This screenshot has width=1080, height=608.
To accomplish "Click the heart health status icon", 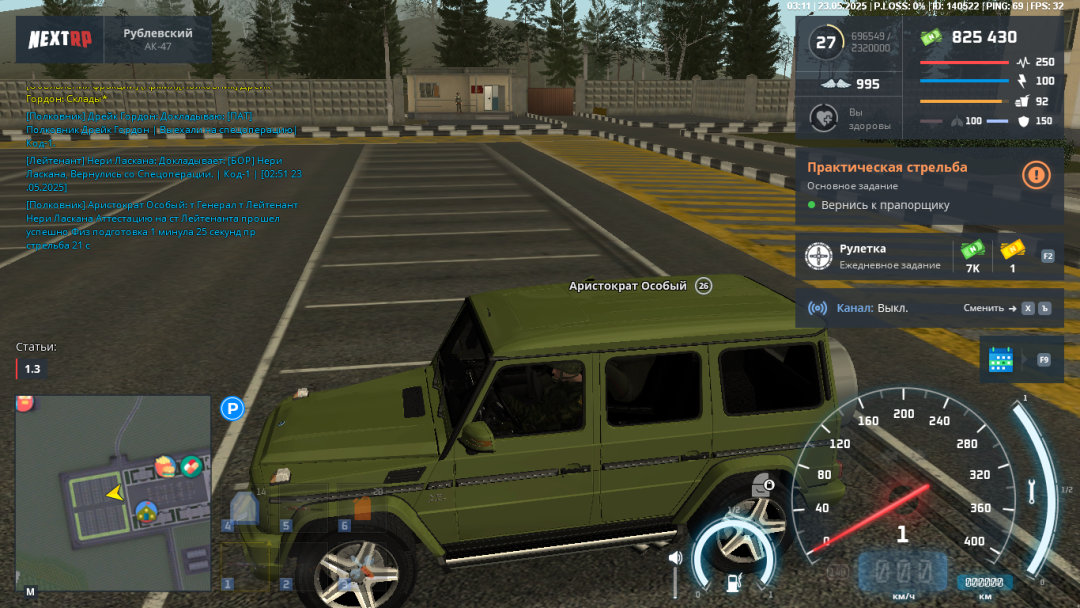I will tap(824, 118).
